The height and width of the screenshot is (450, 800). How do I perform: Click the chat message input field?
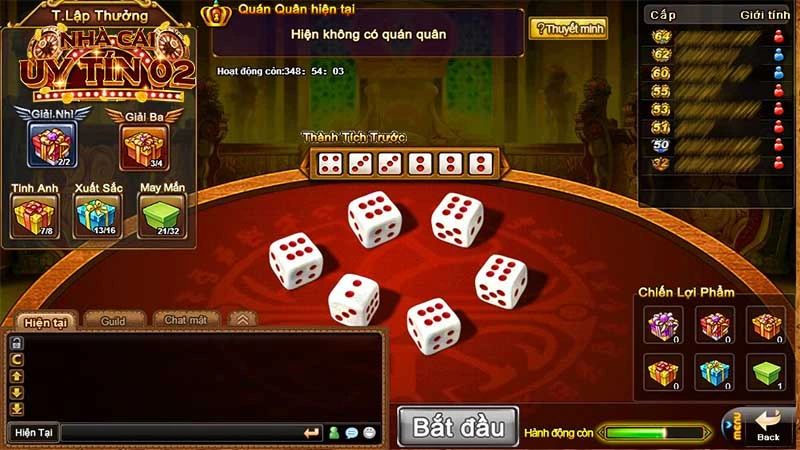[180, 433]
